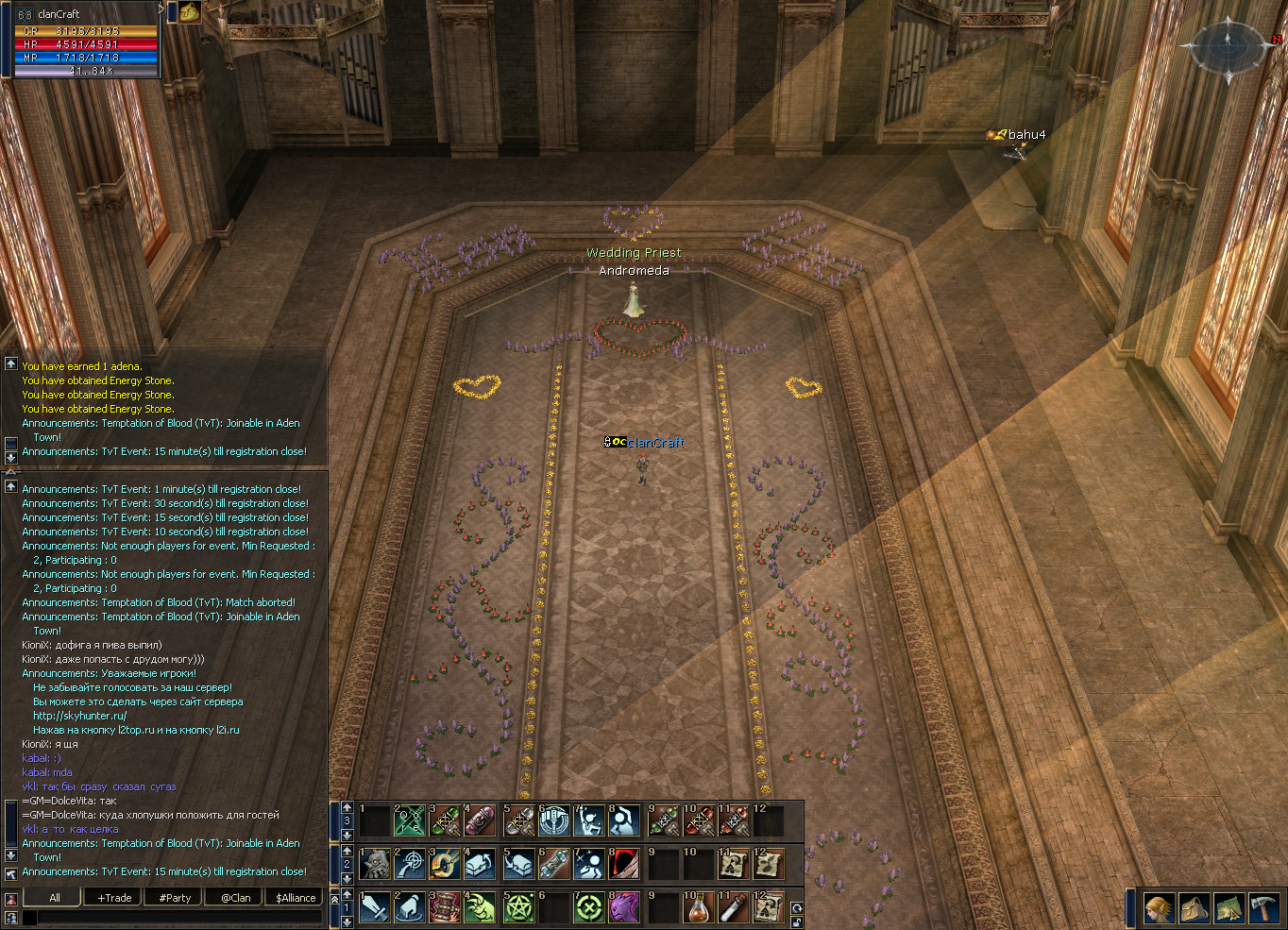Viewport: 1288px width, 930px height.
Task: Open the system menu hammer icon
Action: point(1263,908)
